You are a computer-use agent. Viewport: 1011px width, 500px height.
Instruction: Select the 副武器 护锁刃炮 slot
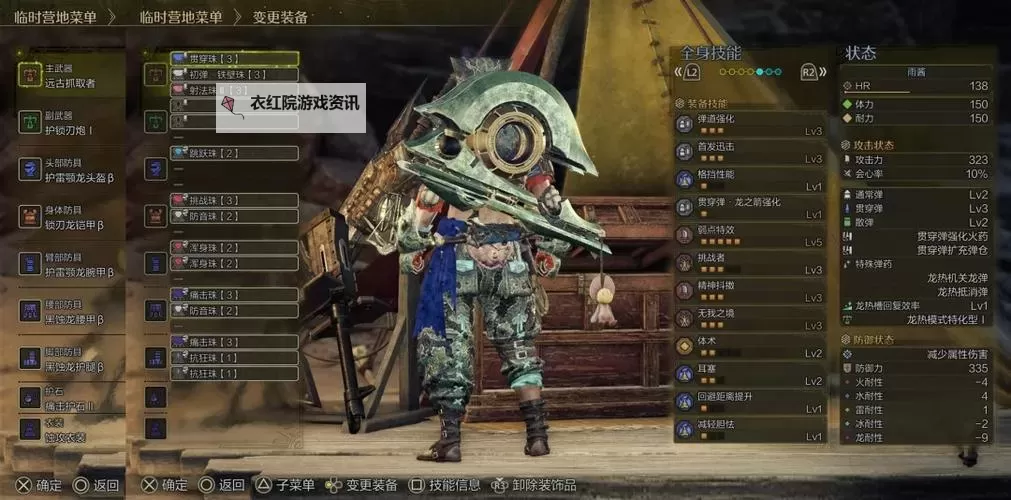click(x=70, y=123)
